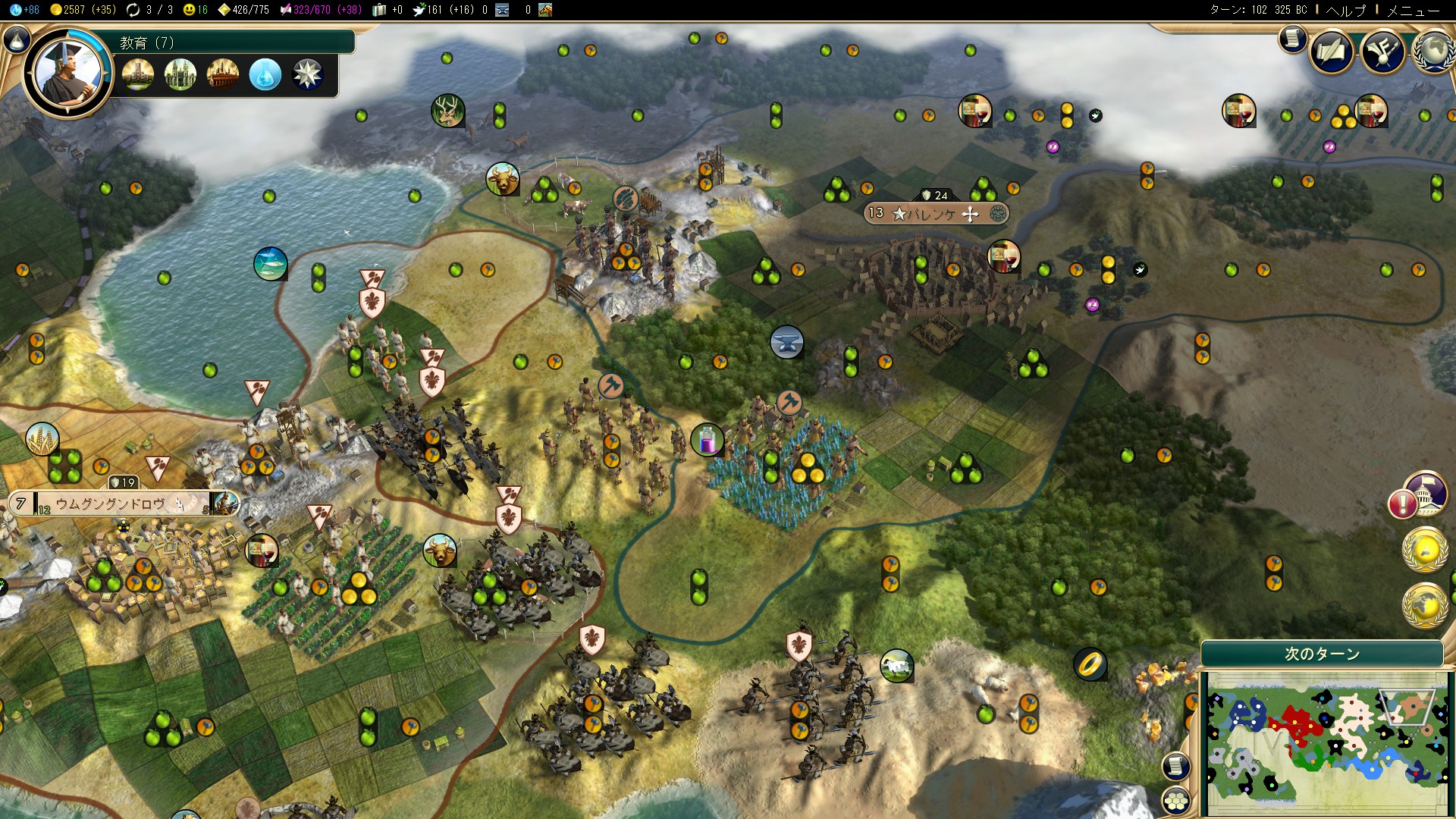Click the minimap world view
1456x819 pixels.
[x=1323, y=743]
